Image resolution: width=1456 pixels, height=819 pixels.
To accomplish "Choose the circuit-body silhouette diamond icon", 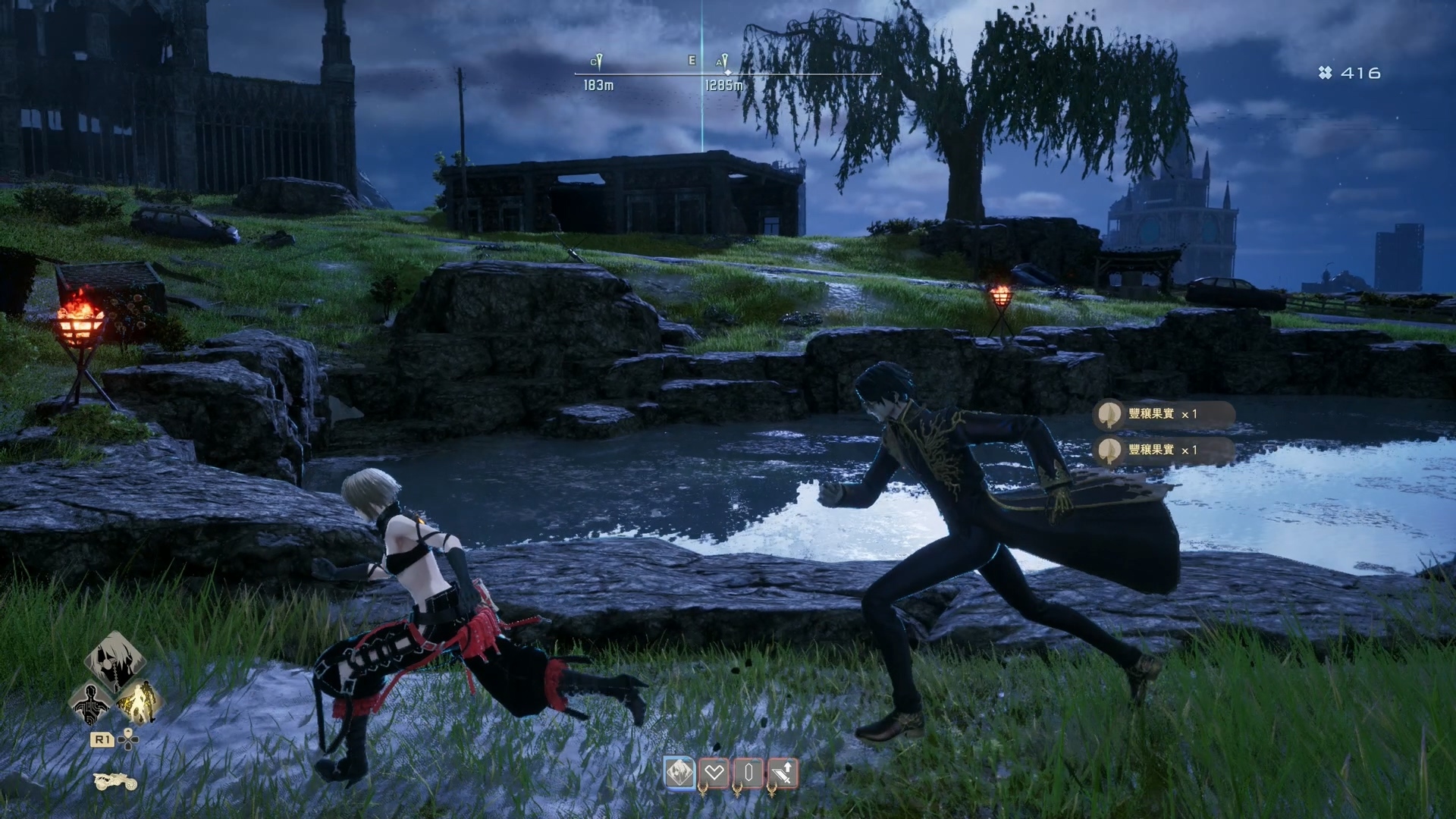I will [90, 701].
